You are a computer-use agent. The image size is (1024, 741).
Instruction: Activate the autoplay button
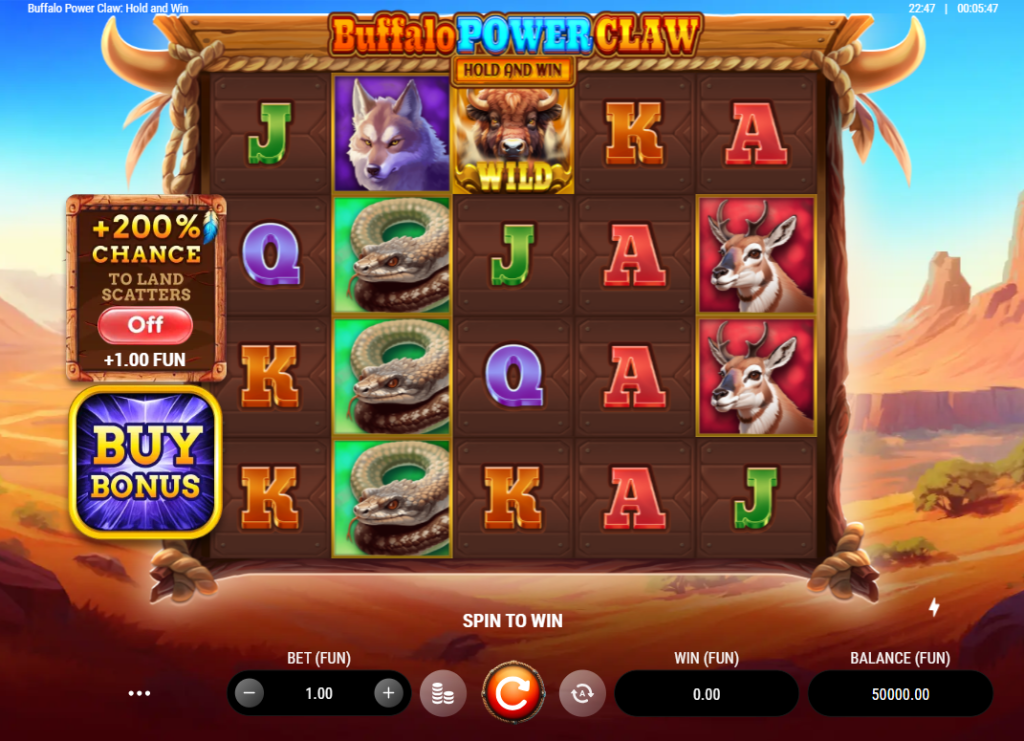(x=582, y=693)
